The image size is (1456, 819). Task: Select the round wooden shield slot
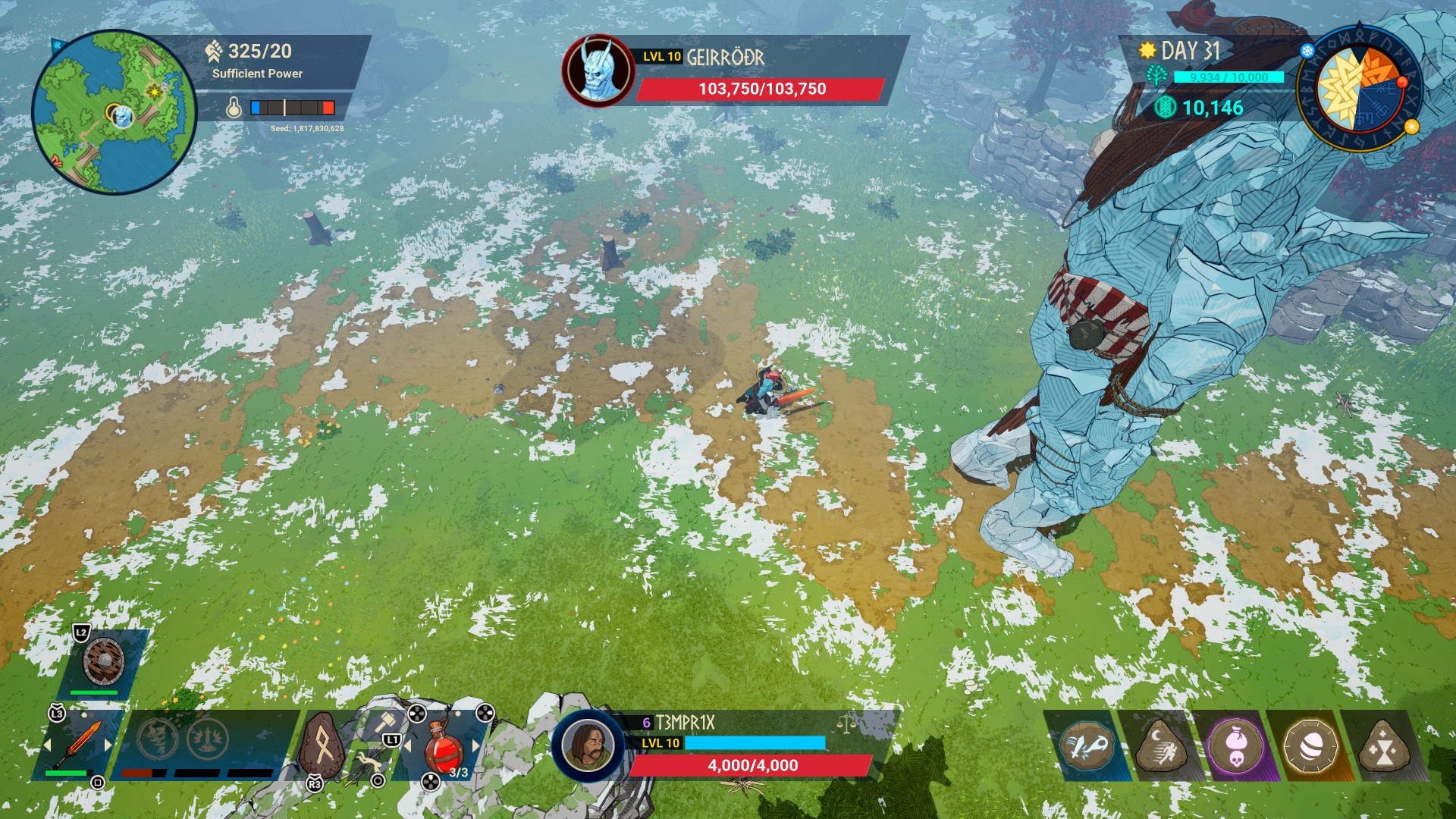pyautogui.click(x=104, y=661)
